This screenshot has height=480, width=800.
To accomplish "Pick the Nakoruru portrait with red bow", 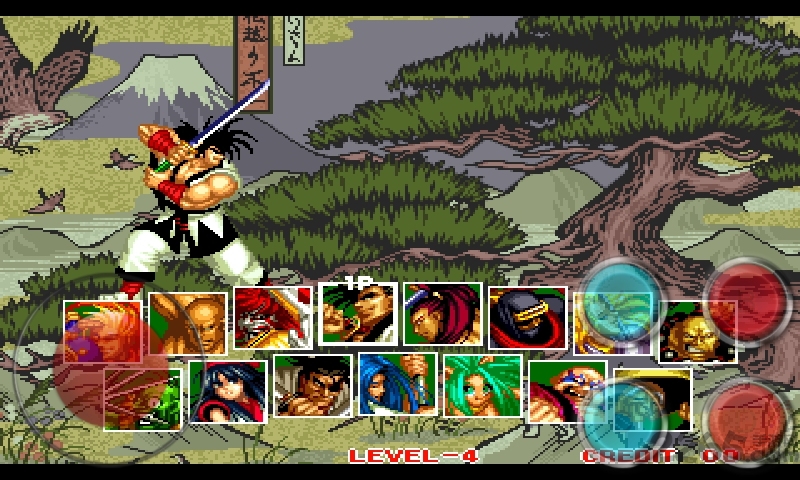I will point(228,390).
